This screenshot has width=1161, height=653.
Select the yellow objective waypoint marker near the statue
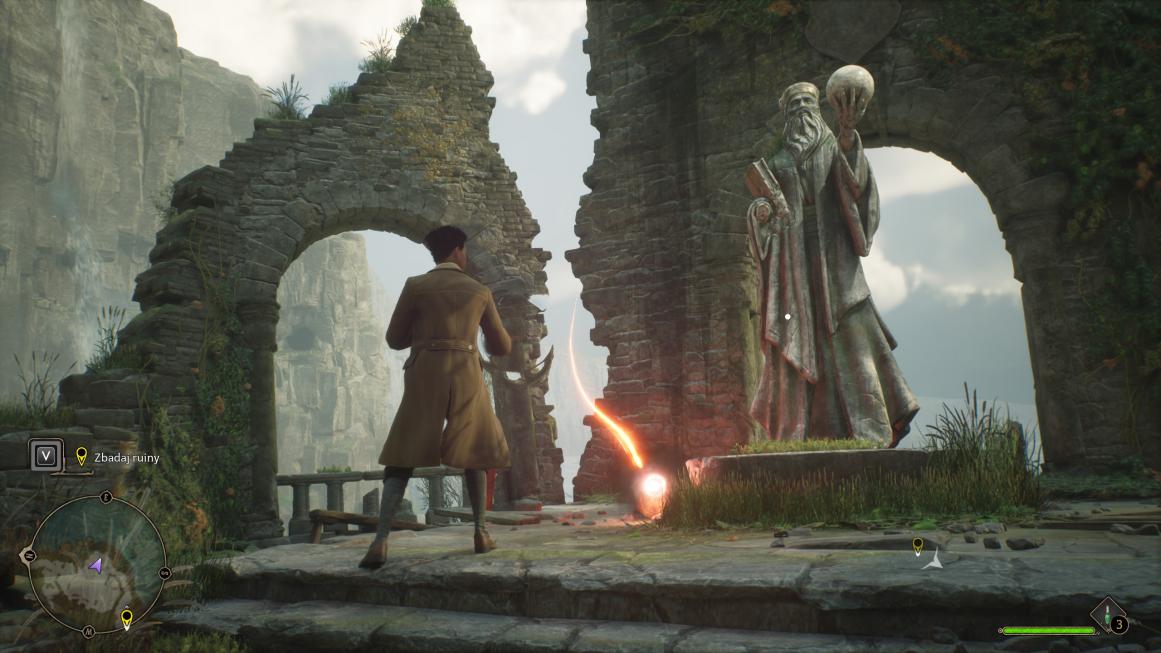click(918, 545)
